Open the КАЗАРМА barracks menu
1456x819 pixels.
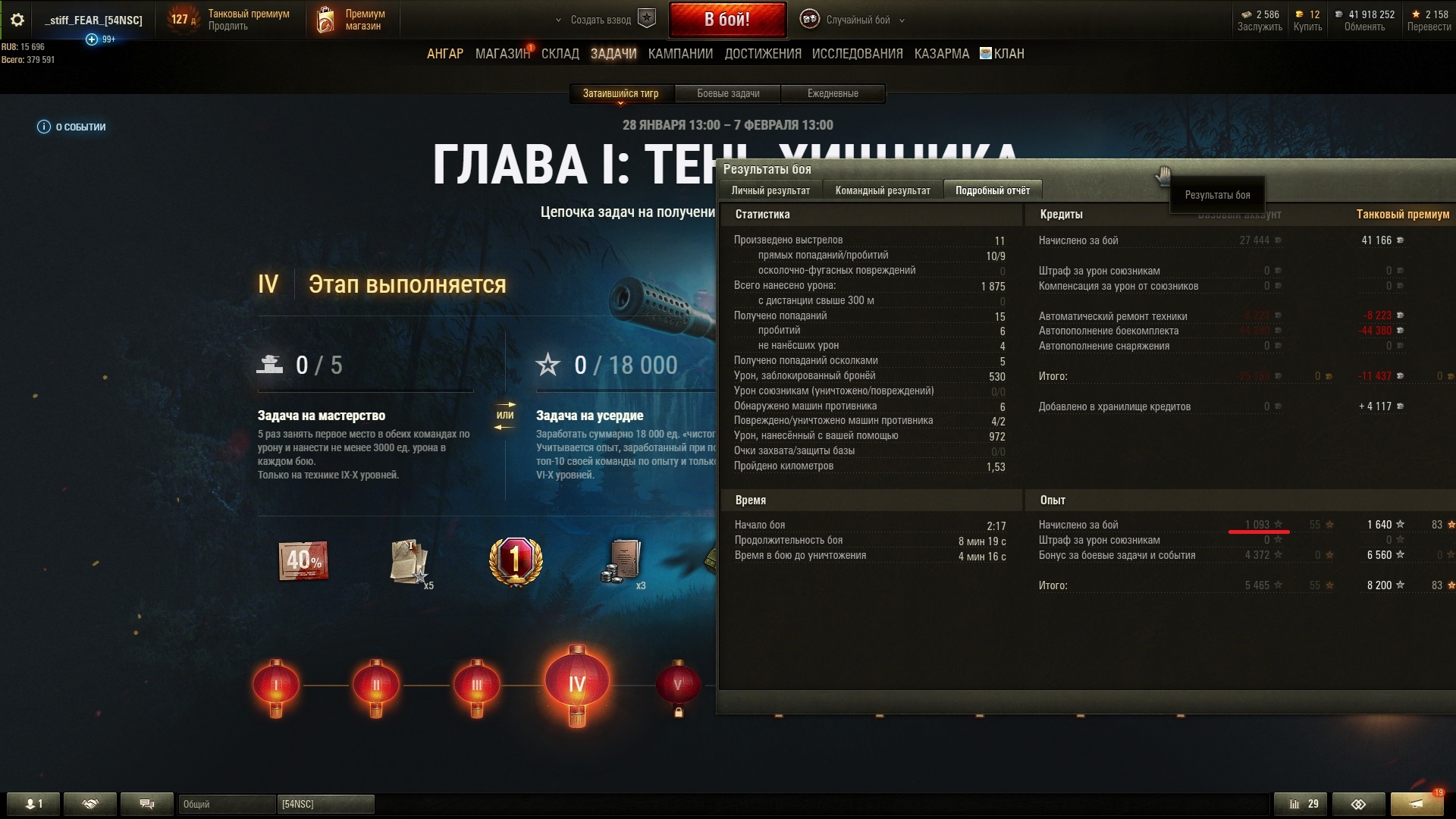[941, 54]
